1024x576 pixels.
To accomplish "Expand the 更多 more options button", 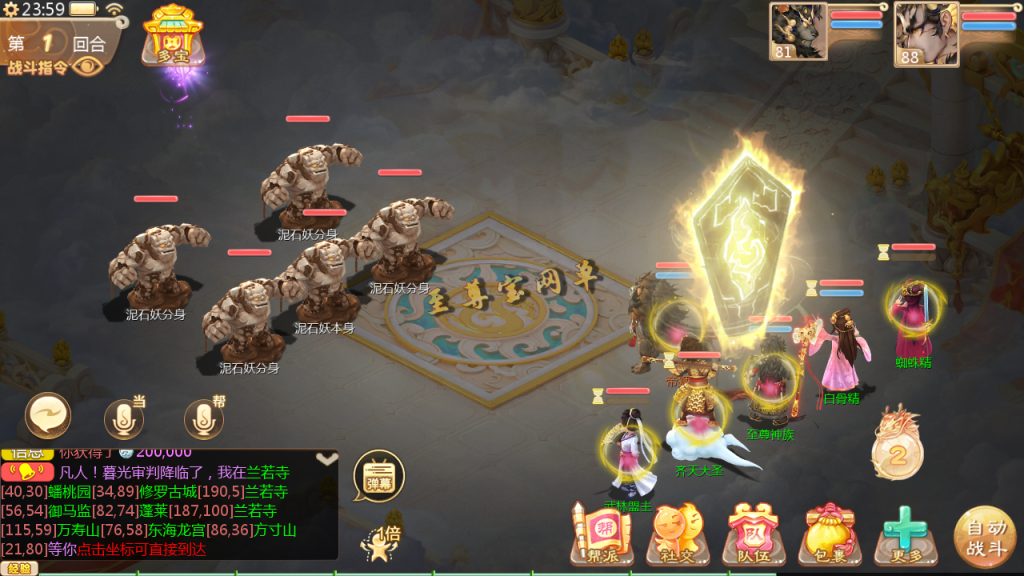I will [x=904, y=534].
